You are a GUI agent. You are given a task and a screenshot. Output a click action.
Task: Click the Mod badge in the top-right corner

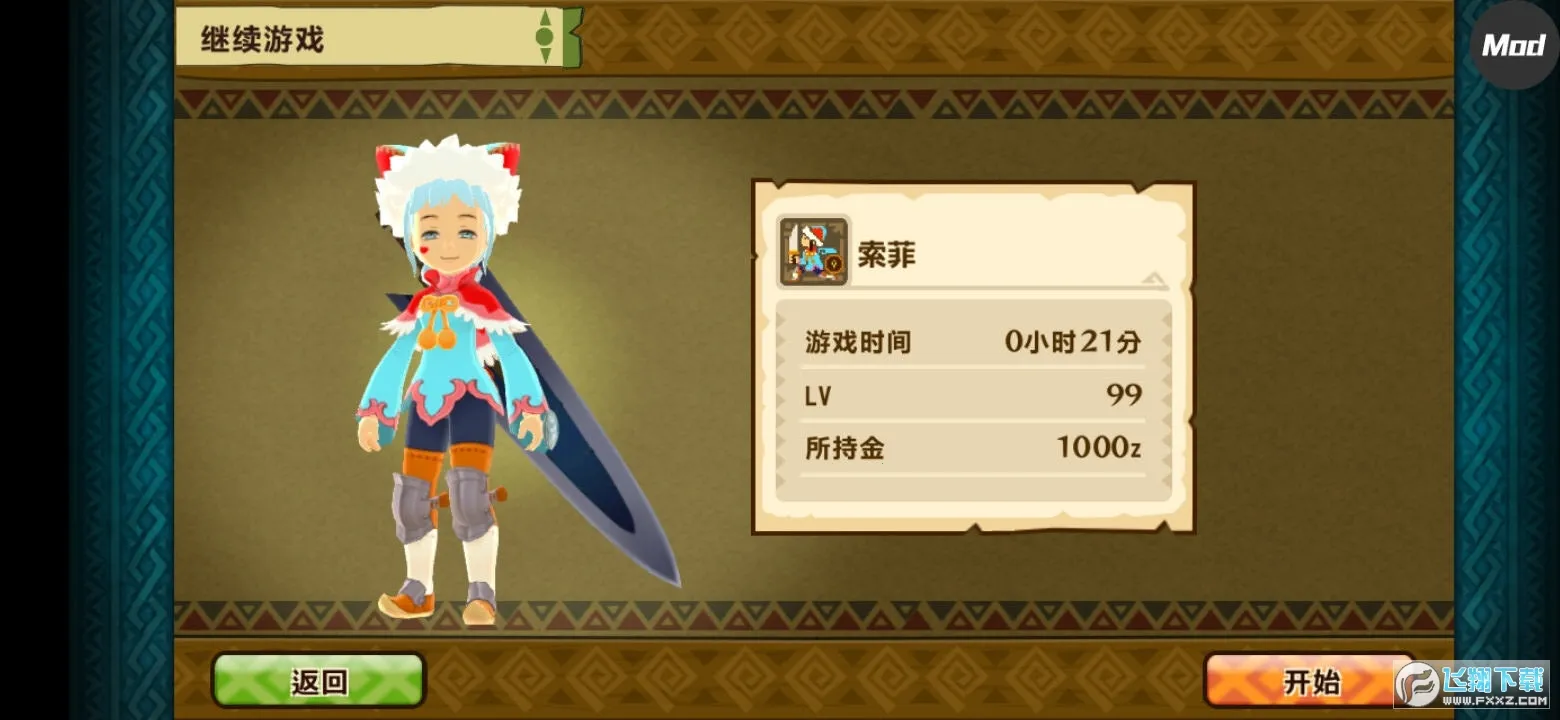[x=1512, y=44]
